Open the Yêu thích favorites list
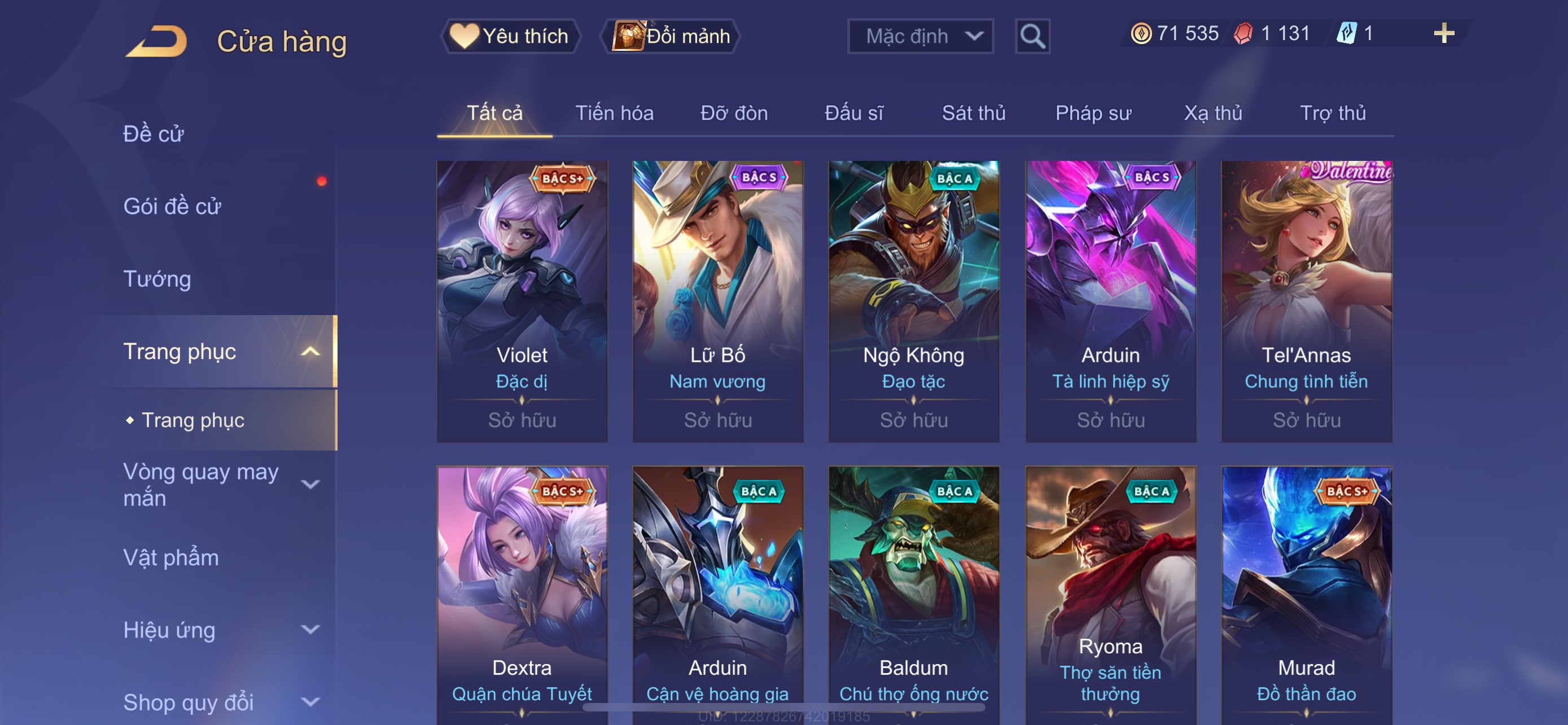Screen dimensions: 1568x725 [510, 36]
